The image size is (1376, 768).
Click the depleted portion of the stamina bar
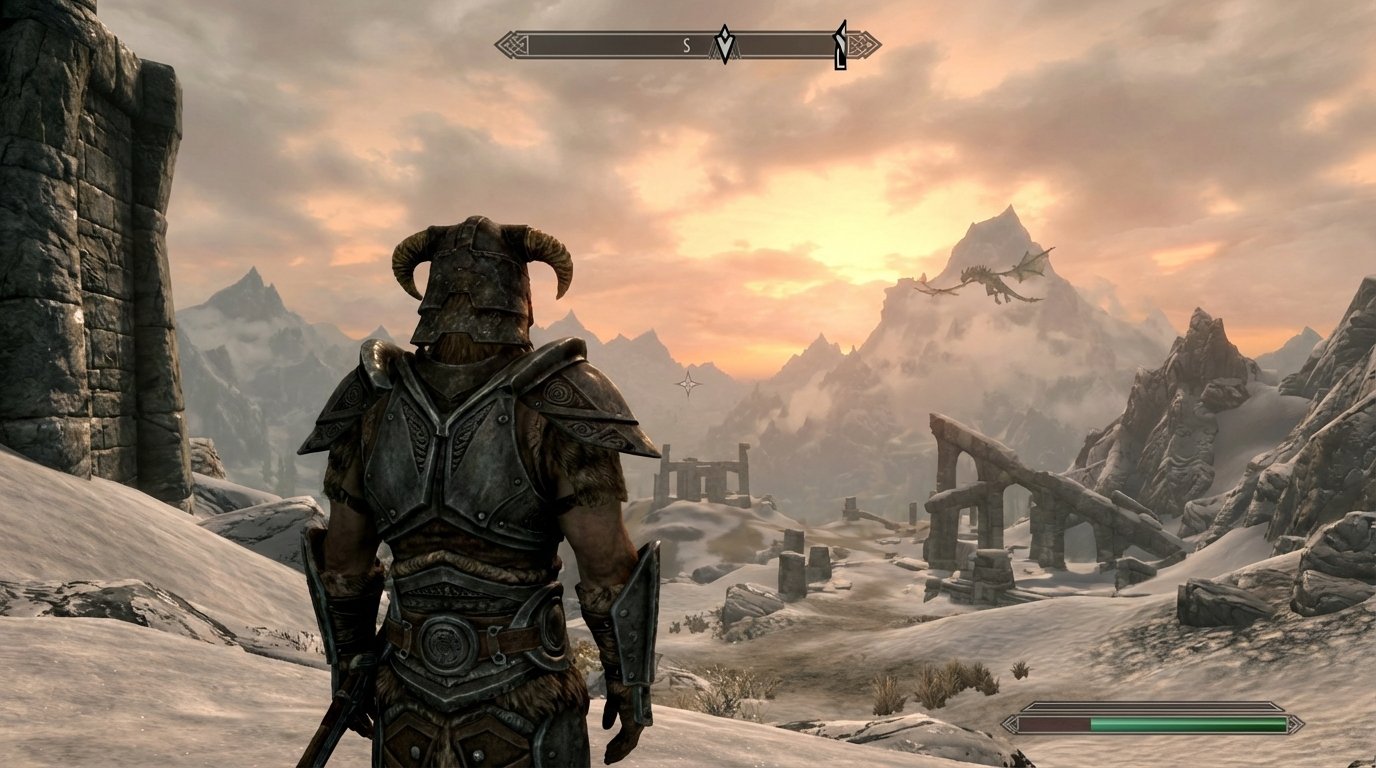coord(1055,724)
